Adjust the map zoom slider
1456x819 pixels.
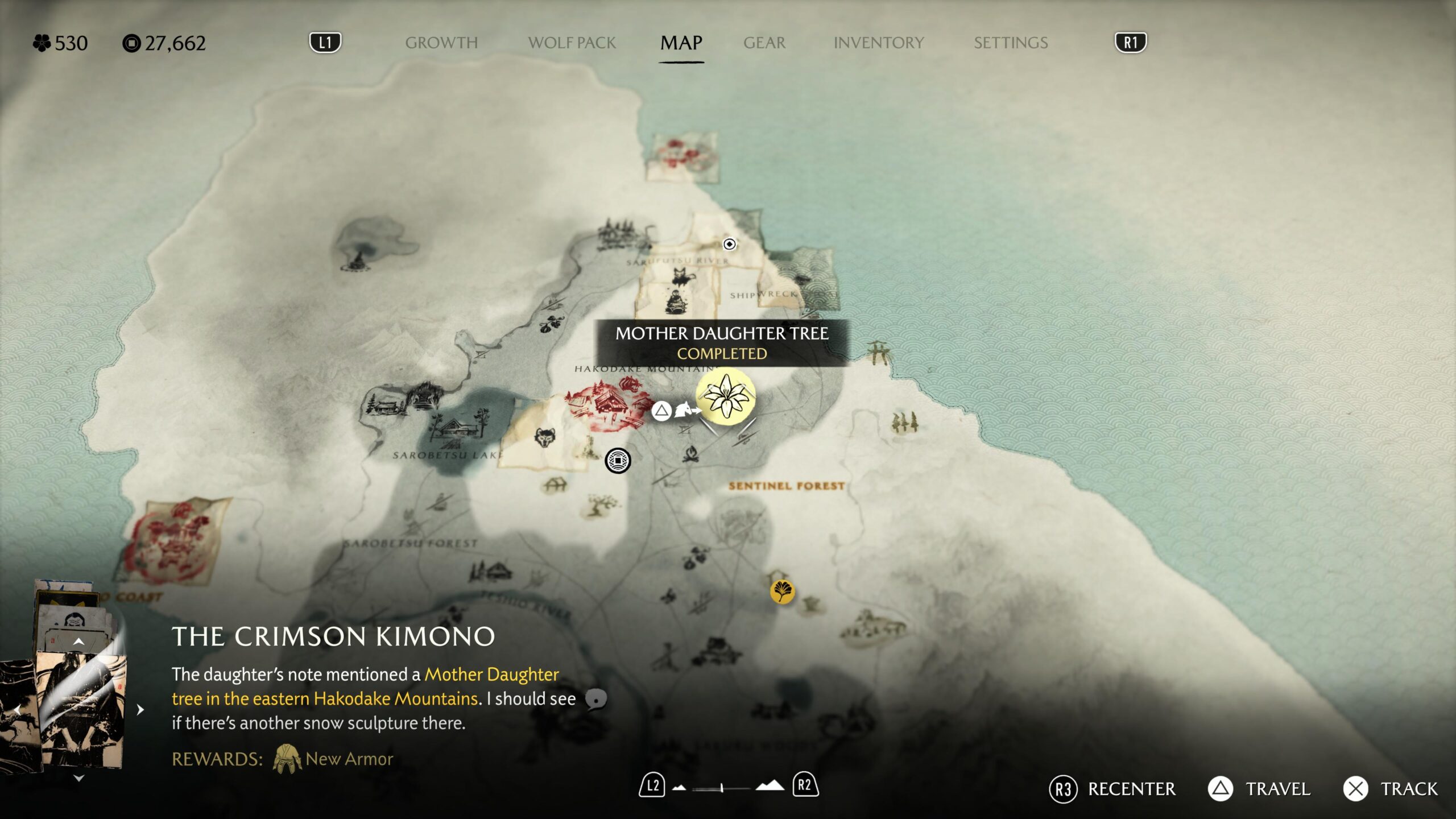(721, 788)
